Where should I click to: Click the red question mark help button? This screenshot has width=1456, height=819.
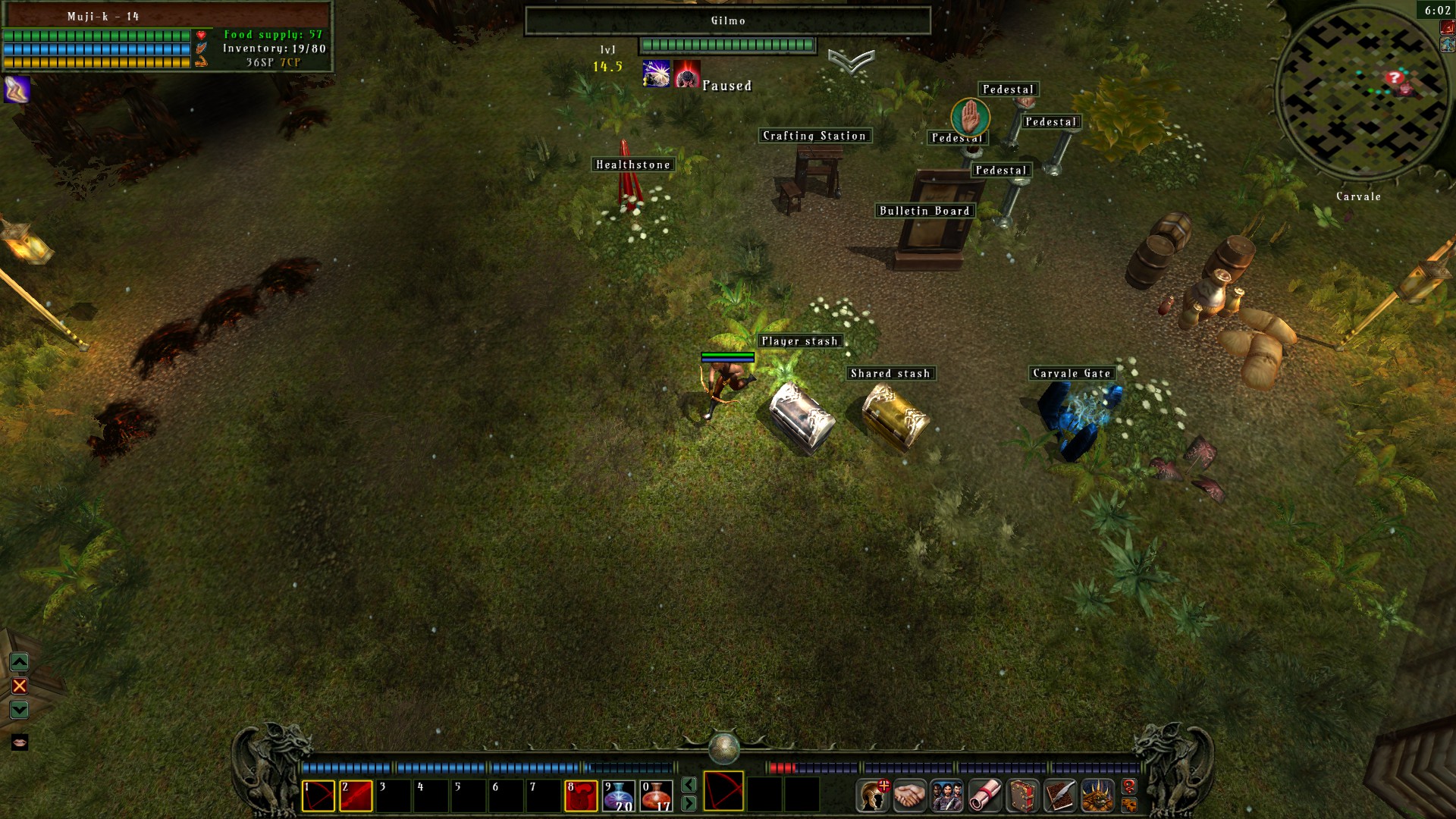[1129, 786]
